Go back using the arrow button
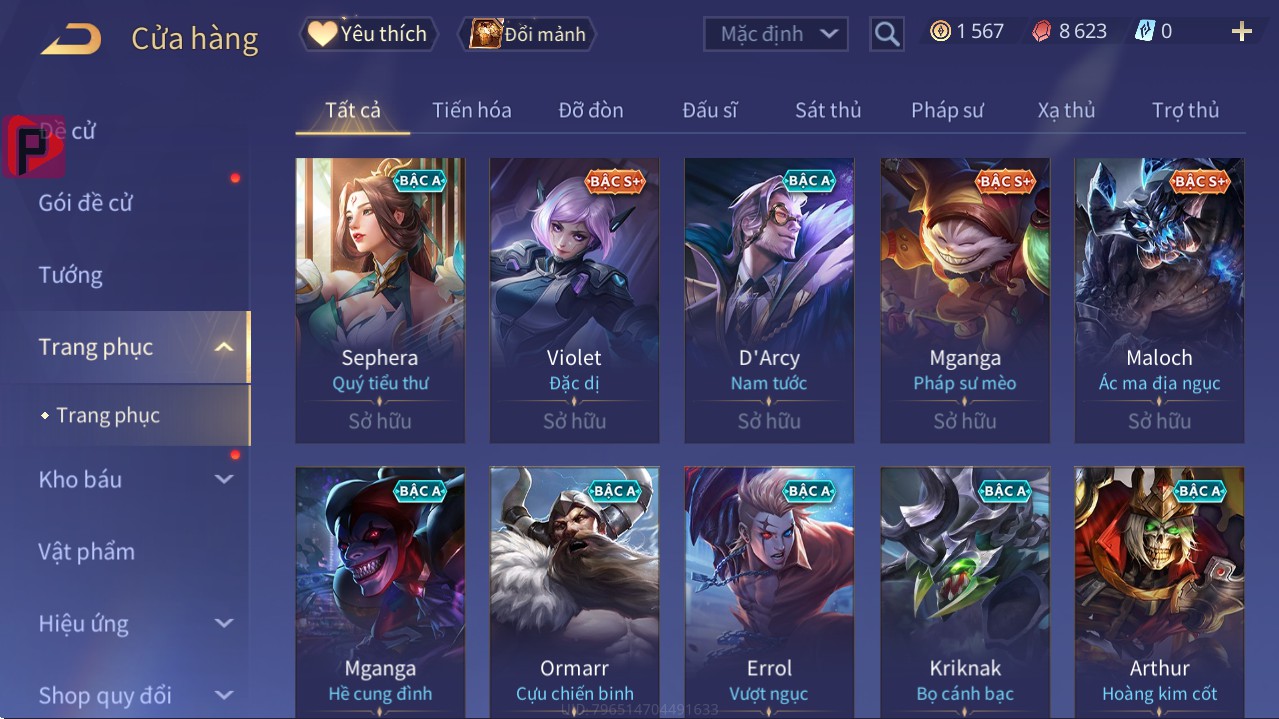This screenshot has width=1279, height=719. tap(71, 39)
